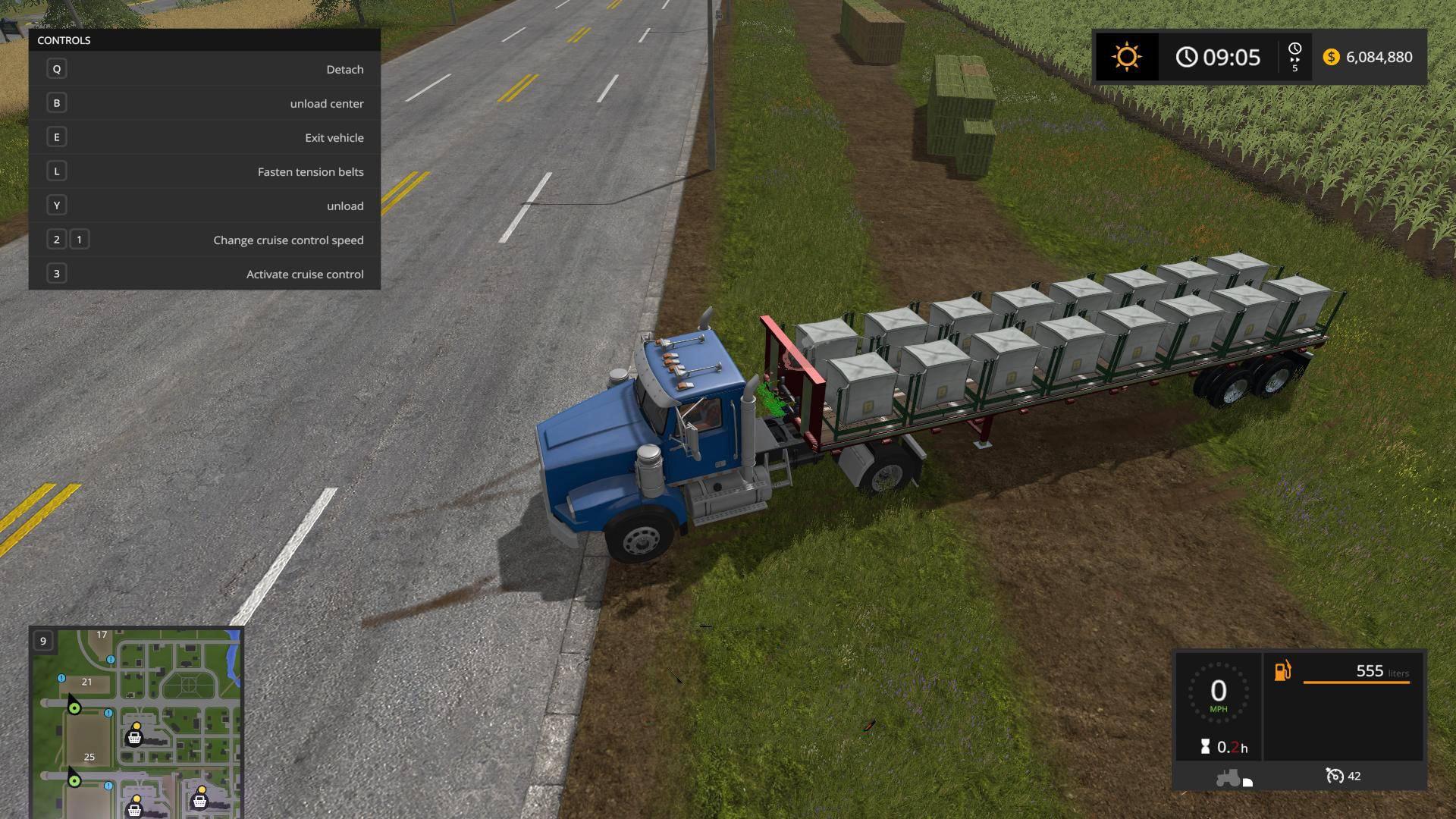Click the sunny weather icon
The image size is (1456, 819).
(x=1126, y=57)
